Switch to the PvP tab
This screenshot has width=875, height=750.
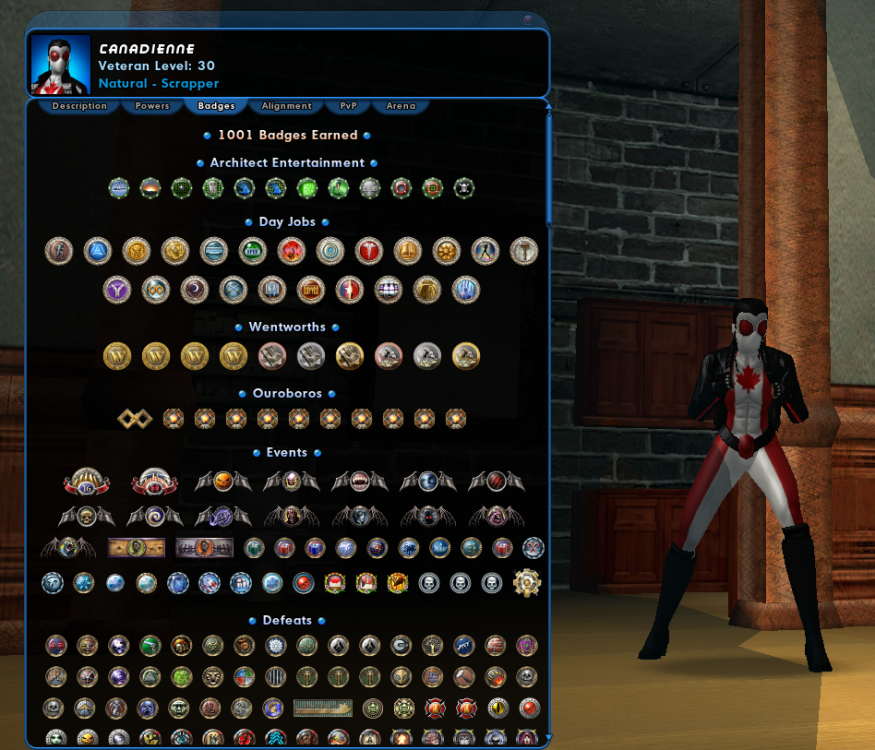tap(348, 106)
